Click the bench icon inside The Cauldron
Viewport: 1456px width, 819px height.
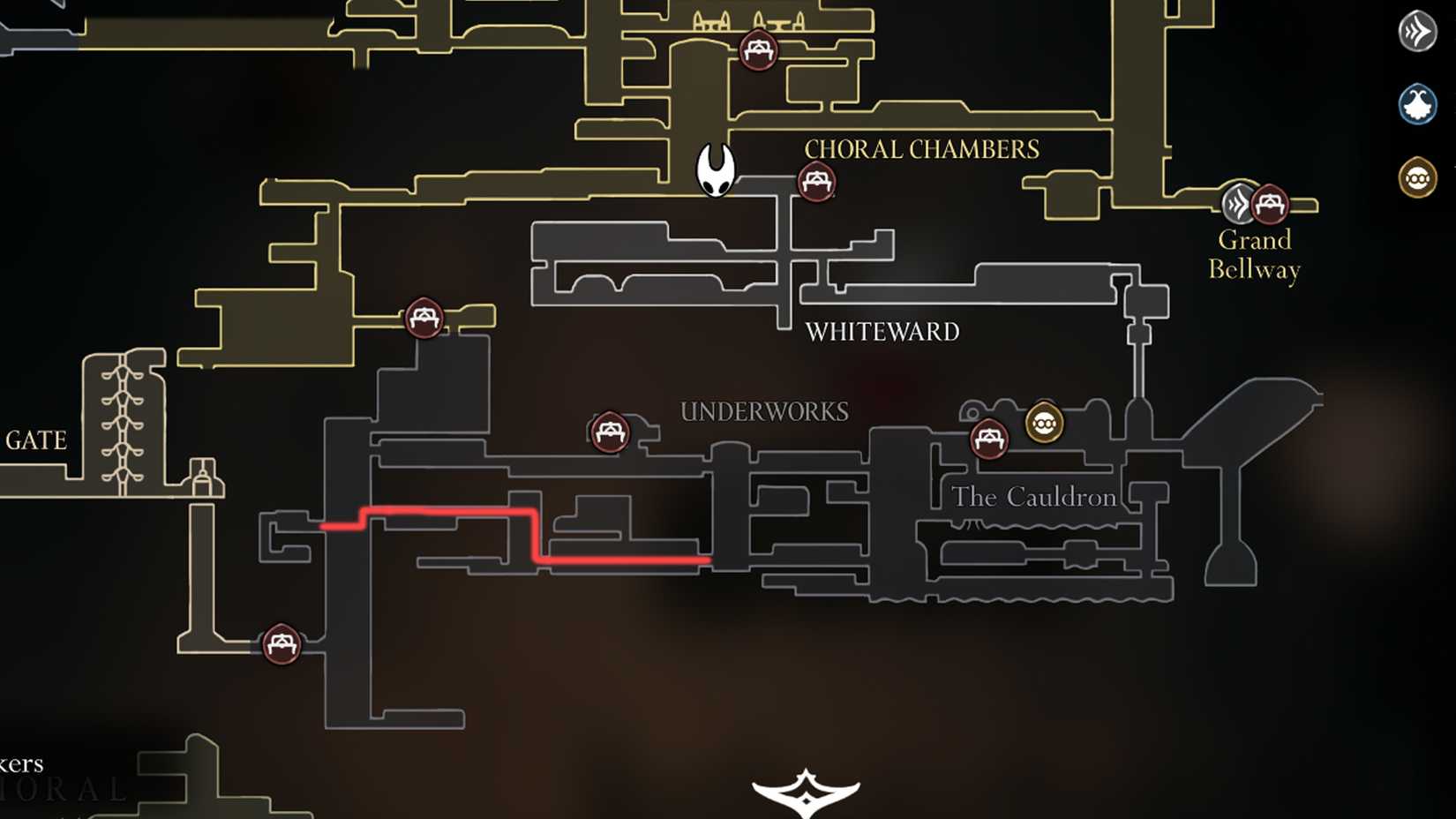click(990, 439)
